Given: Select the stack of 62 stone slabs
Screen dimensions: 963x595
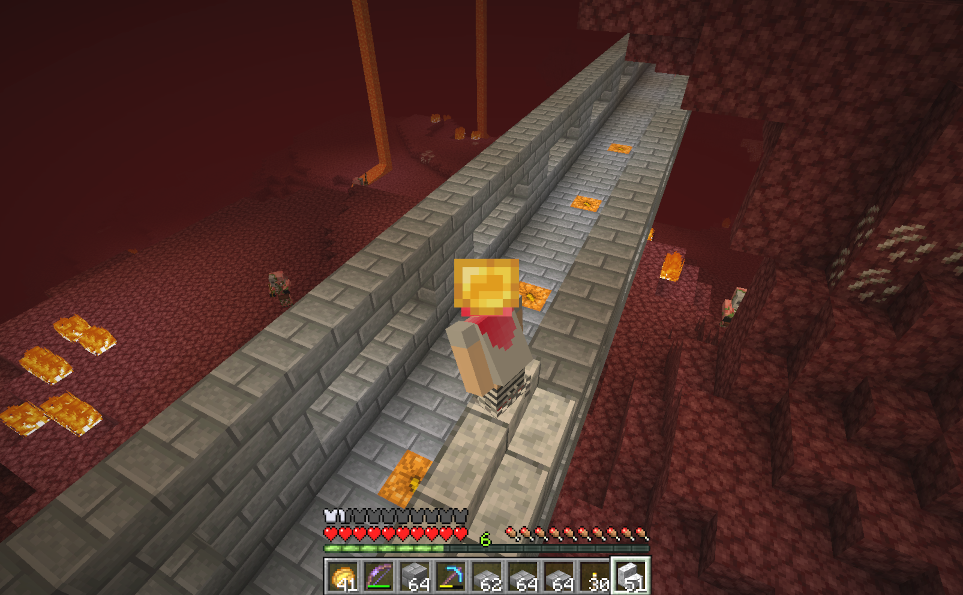Looking at the screenshot, I should (x=487, y=575).
